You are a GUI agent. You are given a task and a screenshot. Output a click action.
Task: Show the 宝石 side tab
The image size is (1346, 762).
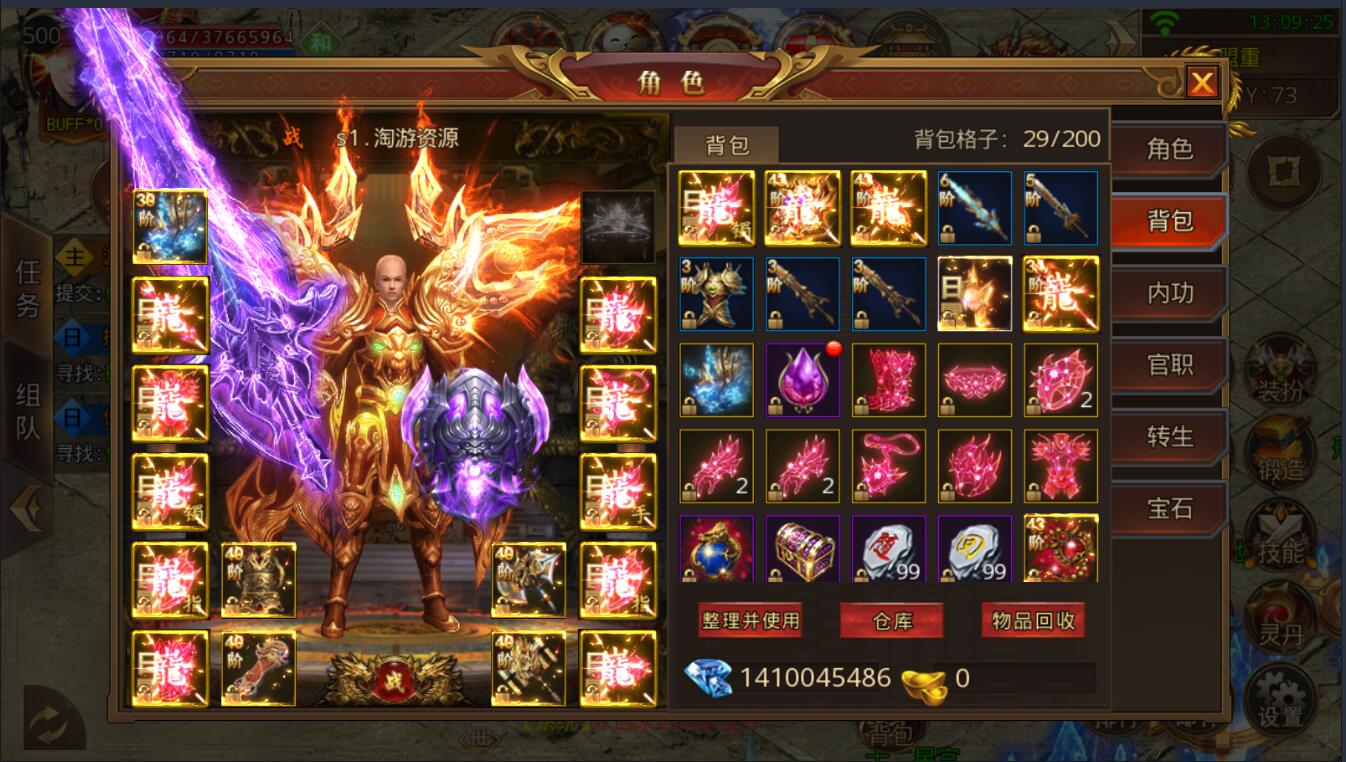(1169, 509)
